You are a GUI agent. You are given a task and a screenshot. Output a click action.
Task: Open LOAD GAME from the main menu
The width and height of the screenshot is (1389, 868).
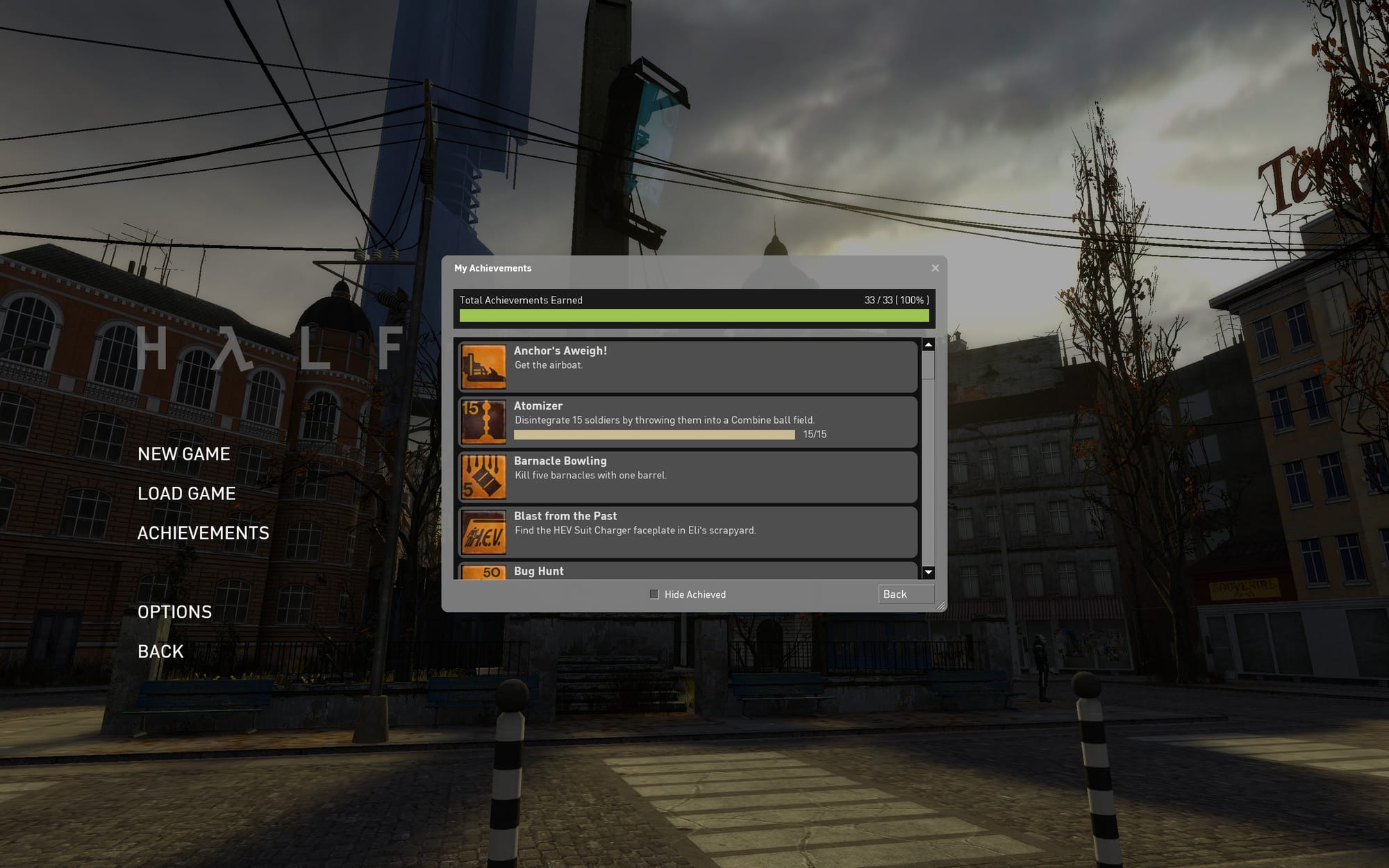[187, 493]
